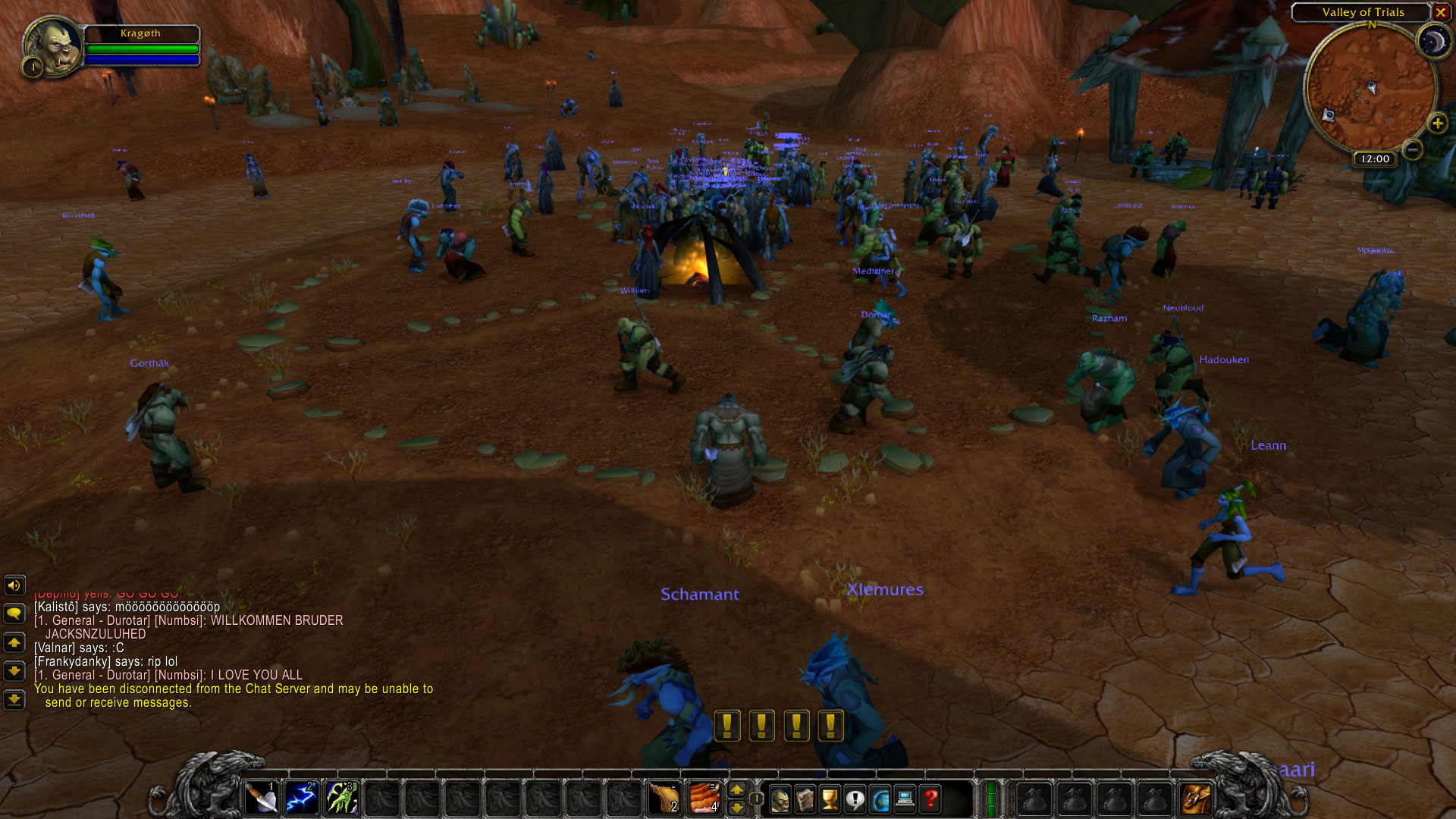Open the help request question mark
The image size is (1456, 819).
click(930, 799)
